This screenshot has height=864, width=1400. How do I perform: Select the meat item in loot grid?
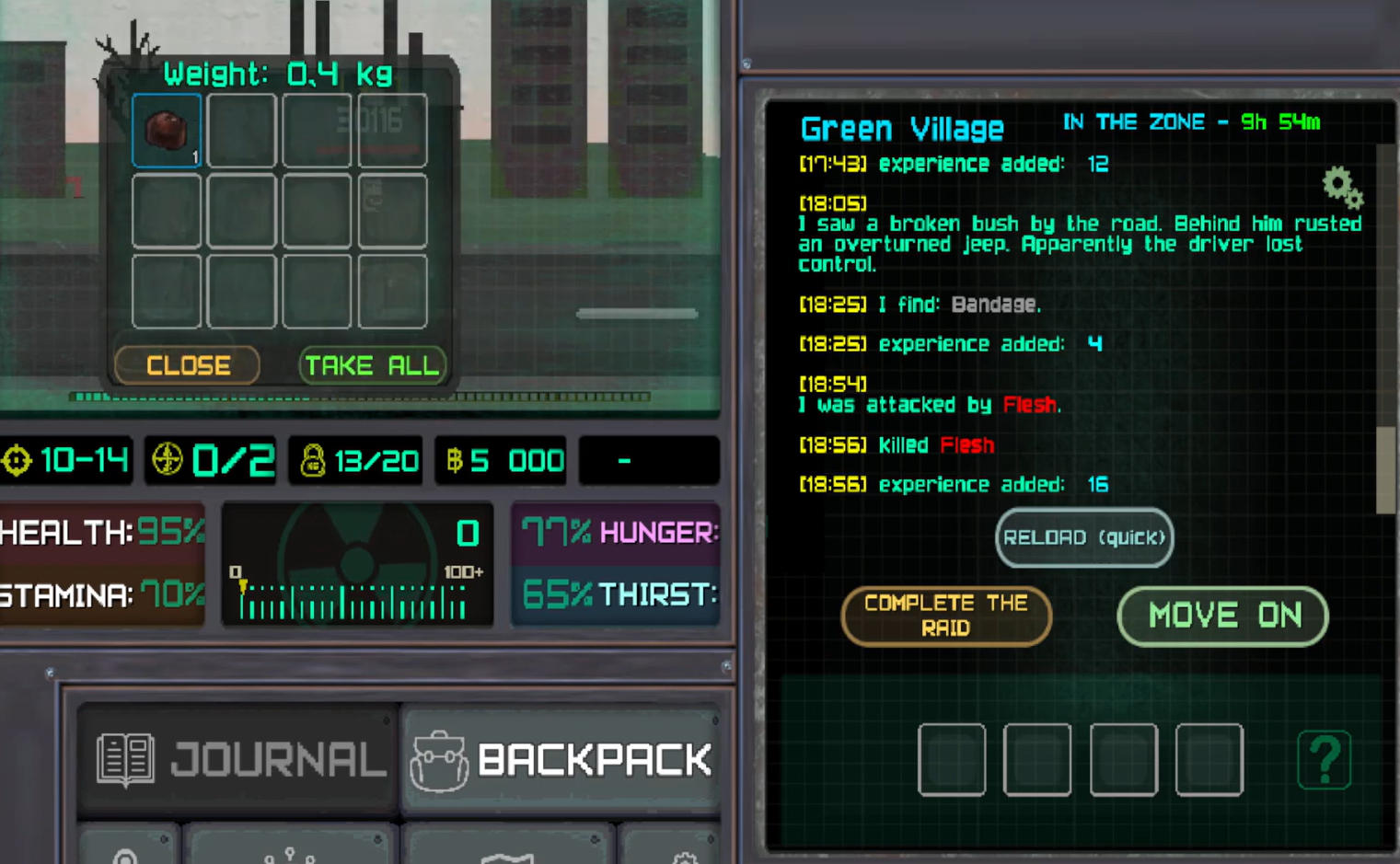click(x=167, y=131)
